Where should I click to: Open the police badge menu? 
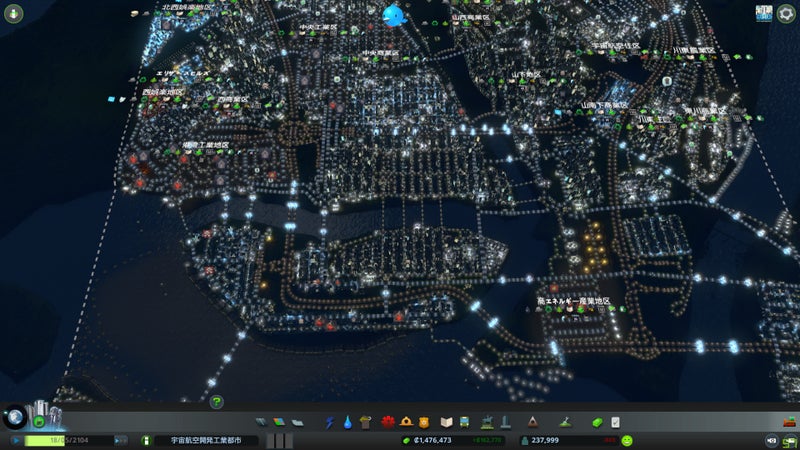click(x=424, y=422)
